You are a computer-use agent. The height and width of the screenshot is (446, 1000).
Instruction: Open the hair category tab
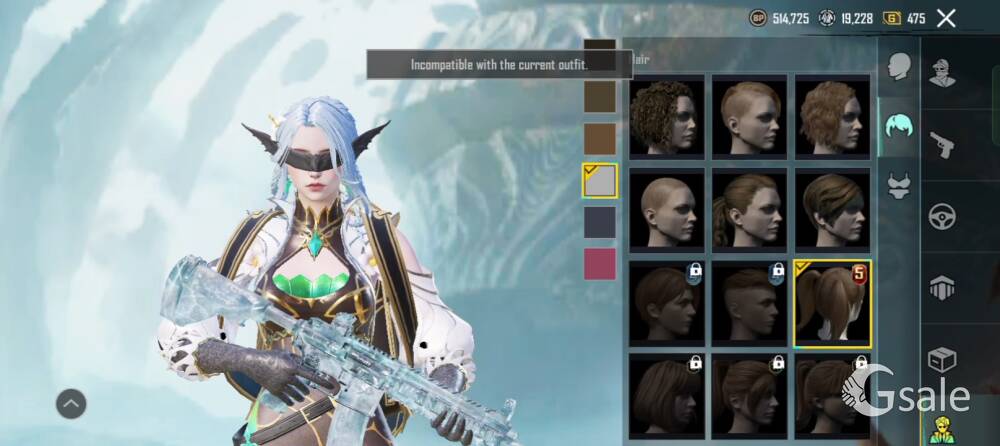[x=899, y=128]
